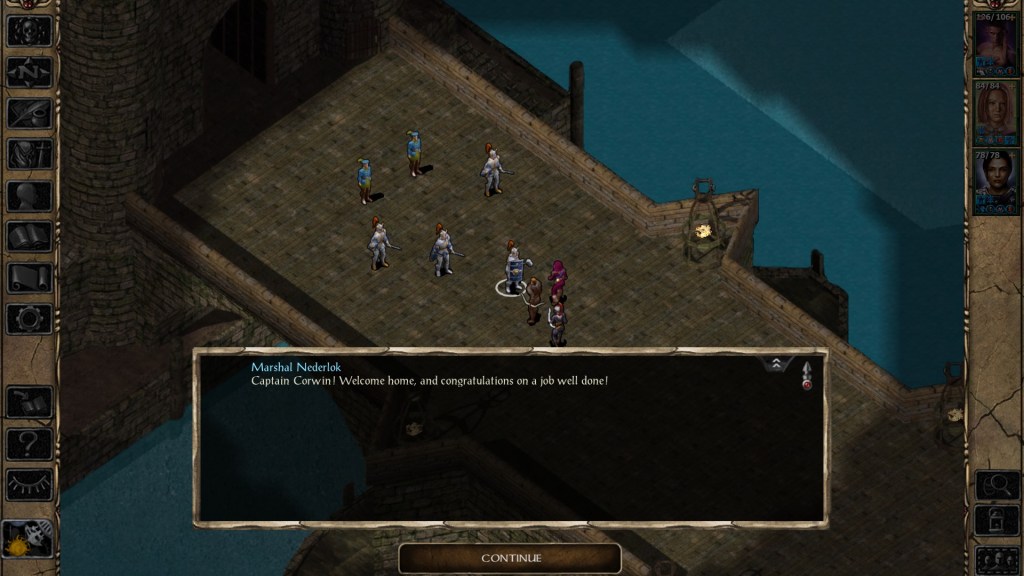Viewport: 1024px width, 576px height.
Task: Open game options gear icon
Action: tap(30, 319)
